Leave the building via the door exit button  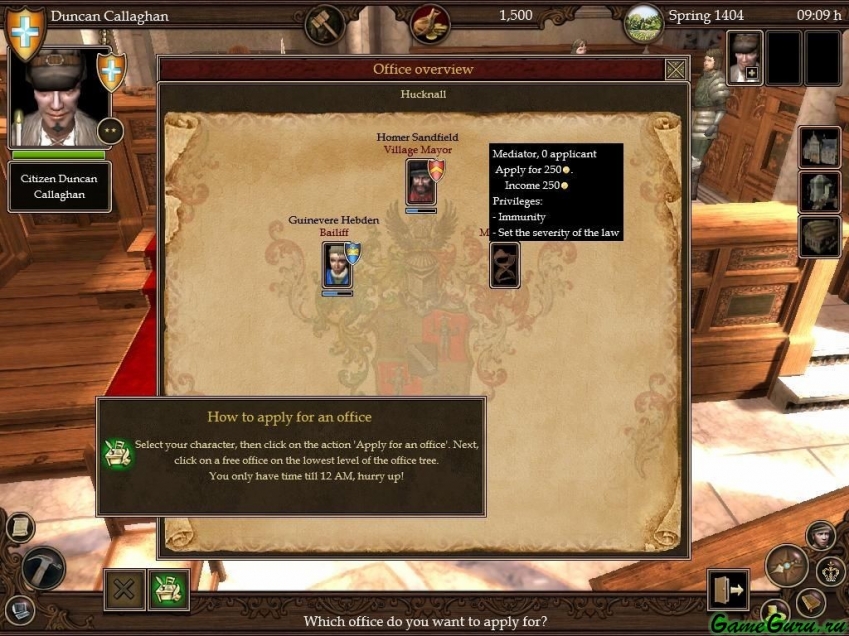click(727, 590)
